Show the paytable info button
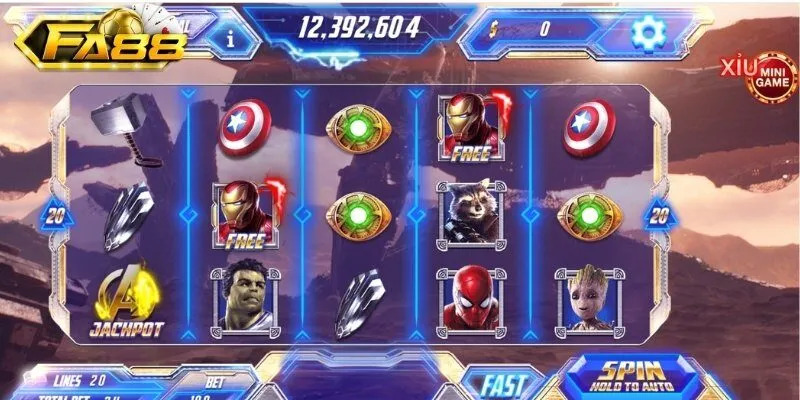Screen dimensions: 800x400 [231, 38]
